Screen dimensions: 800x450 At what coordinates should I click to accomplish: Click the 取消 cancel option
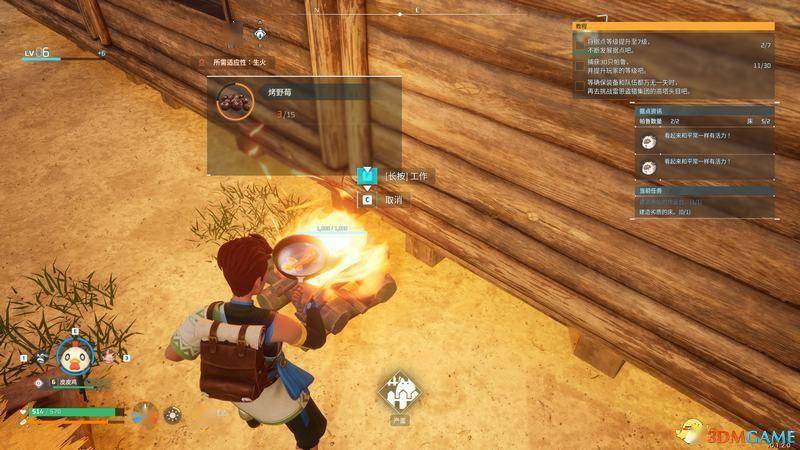coord(392,200)
